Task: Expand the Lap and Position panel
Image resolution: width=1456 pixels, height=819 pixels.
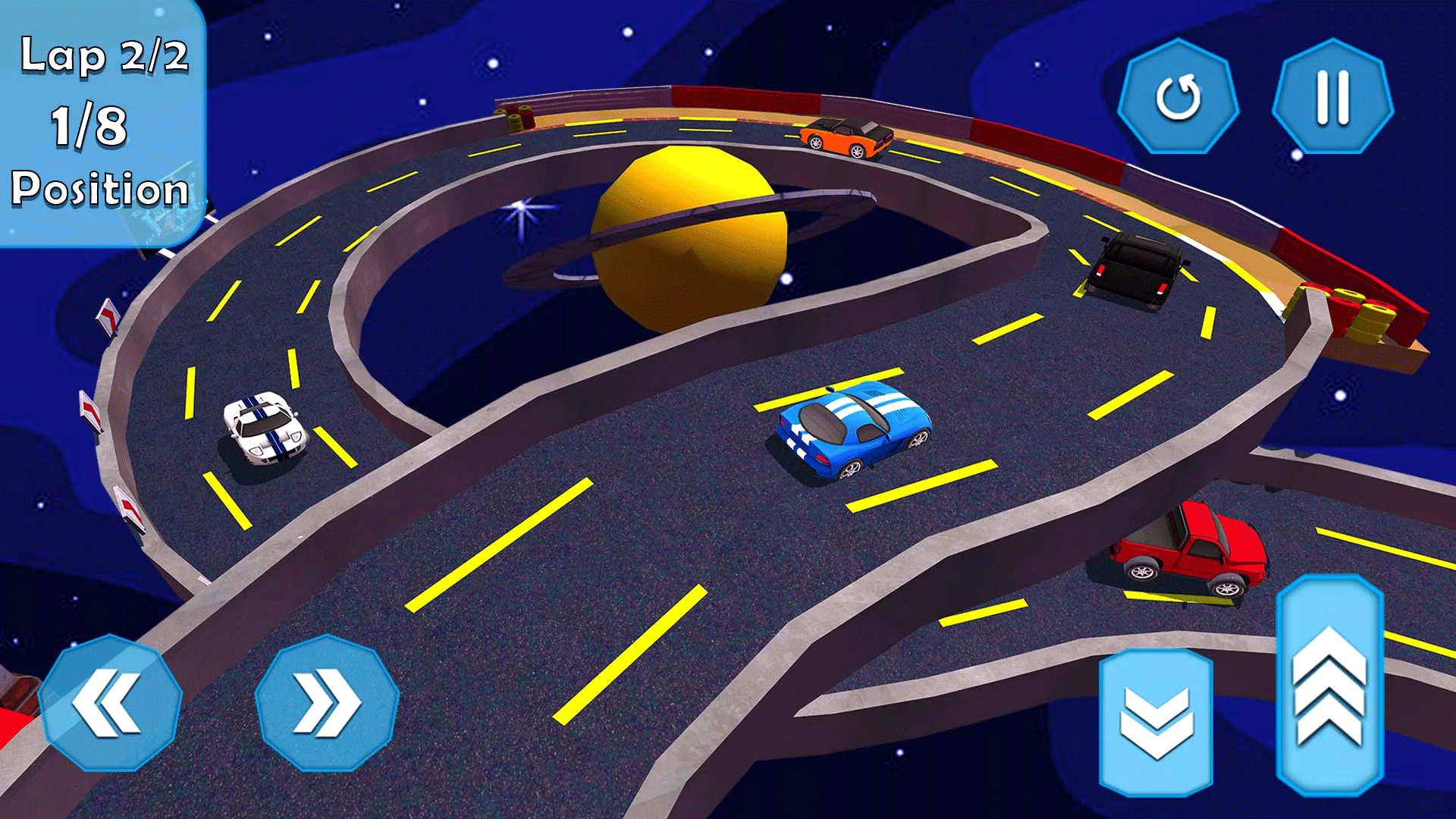Action: click(x=104, y=121)
